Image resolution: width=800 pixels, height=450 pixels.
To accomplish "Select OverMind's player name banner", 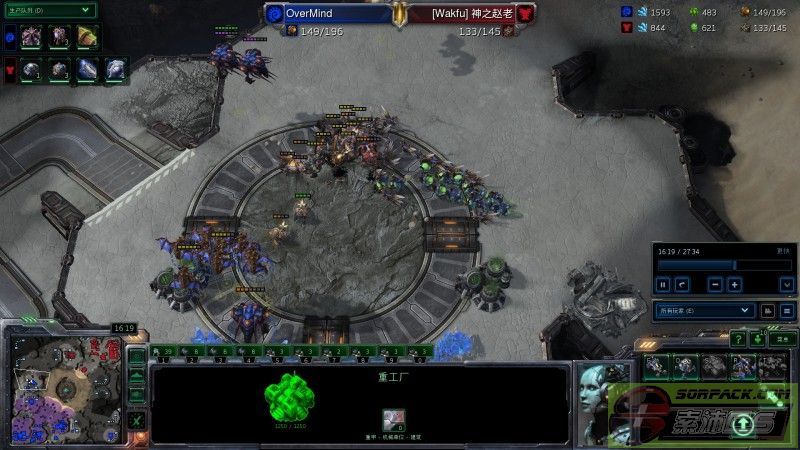I will pos(328,14).
